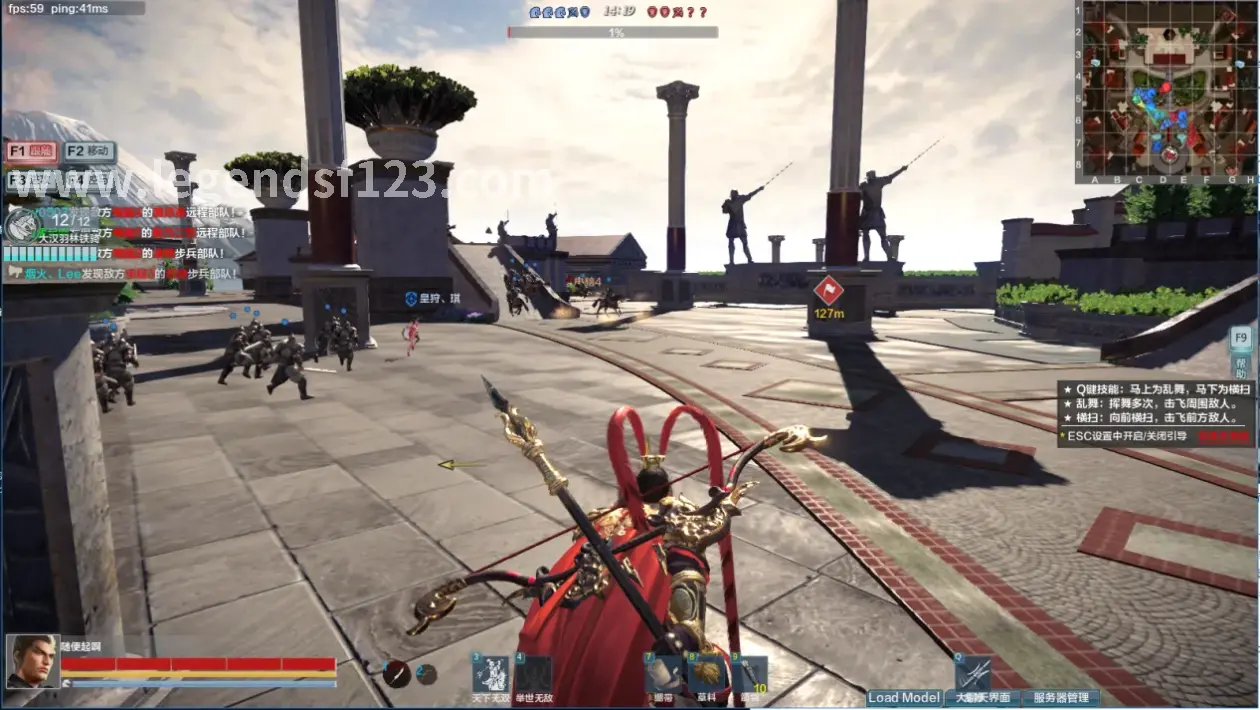Use the 草料 fodder item
Image resolution: width=1260 pixels, height=710 pixels.
pos(706,675)
